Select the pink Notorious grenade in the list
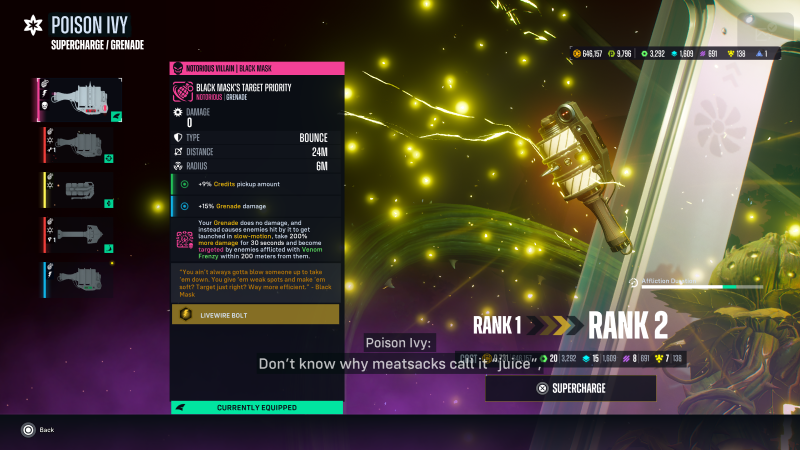The height and width of the screenshot is (450, 800). 81,100
